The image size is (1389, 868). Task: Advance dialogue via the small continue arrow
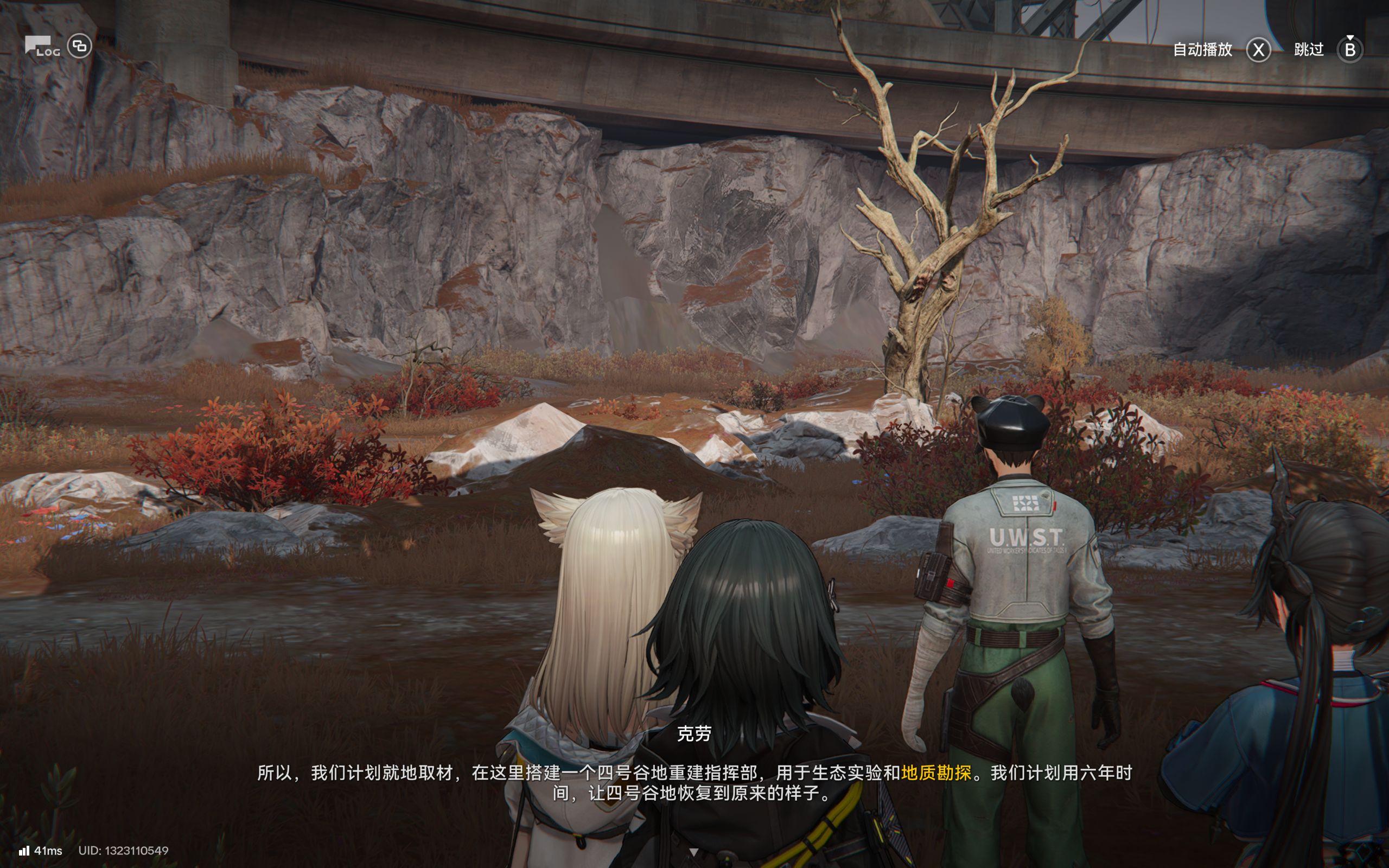coord(693,852)
